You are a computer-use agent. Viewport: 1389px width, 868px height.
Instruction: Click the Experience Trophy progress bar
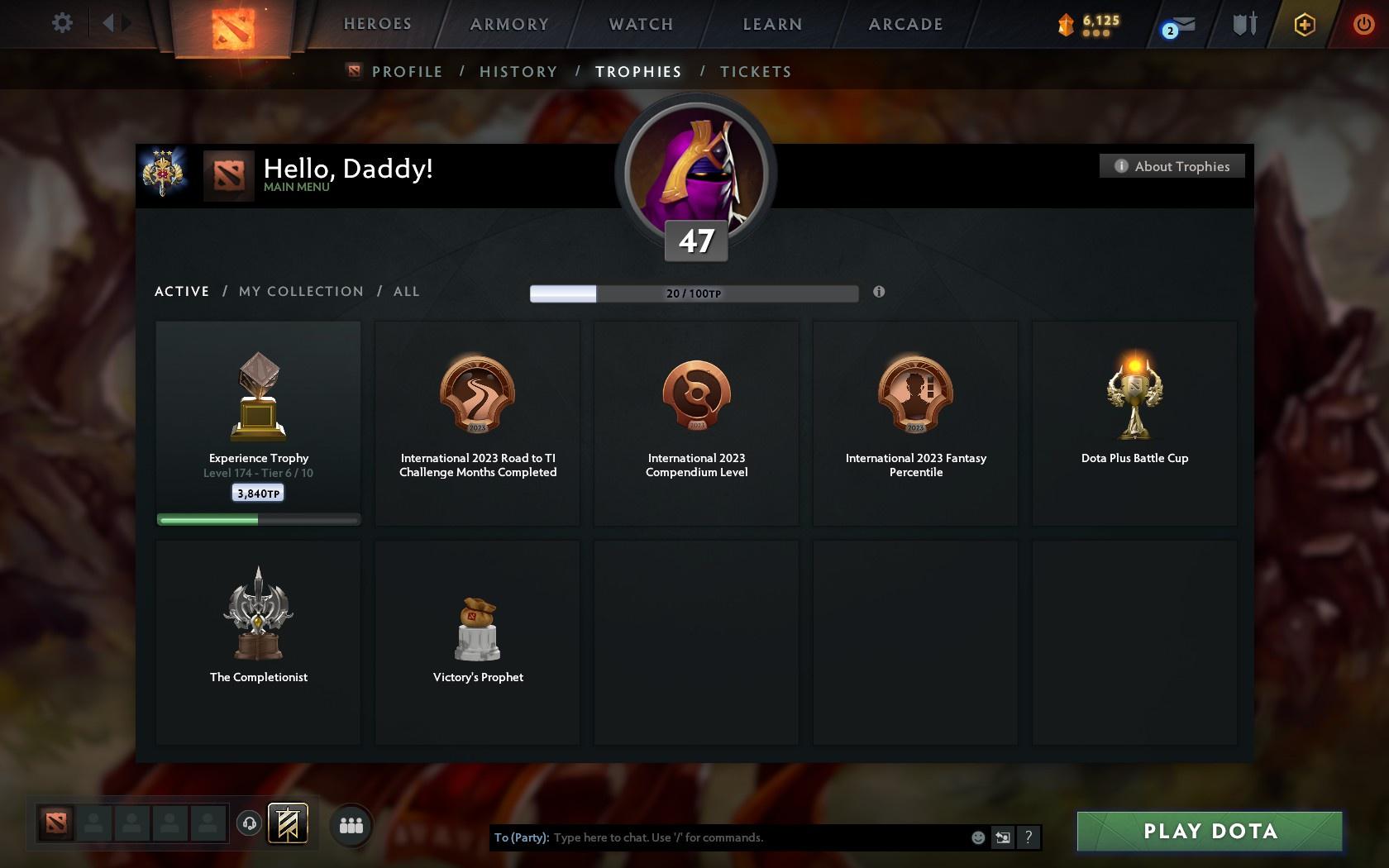coord(258,519)
